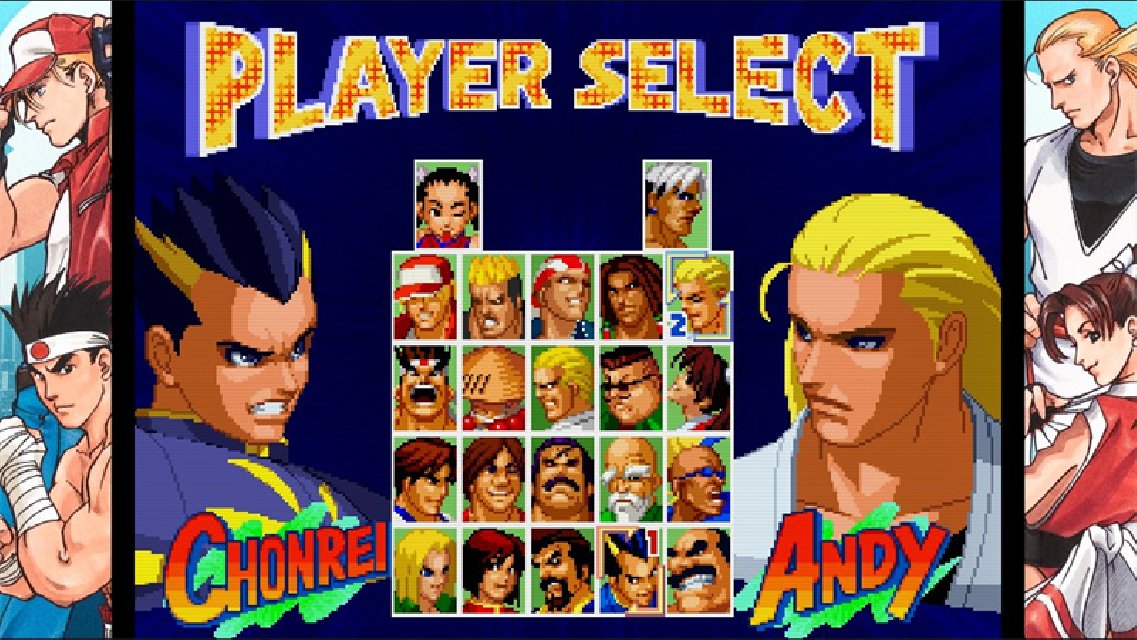Choose the straw-hat Cheng Sinzan portrait

[494, 387]
